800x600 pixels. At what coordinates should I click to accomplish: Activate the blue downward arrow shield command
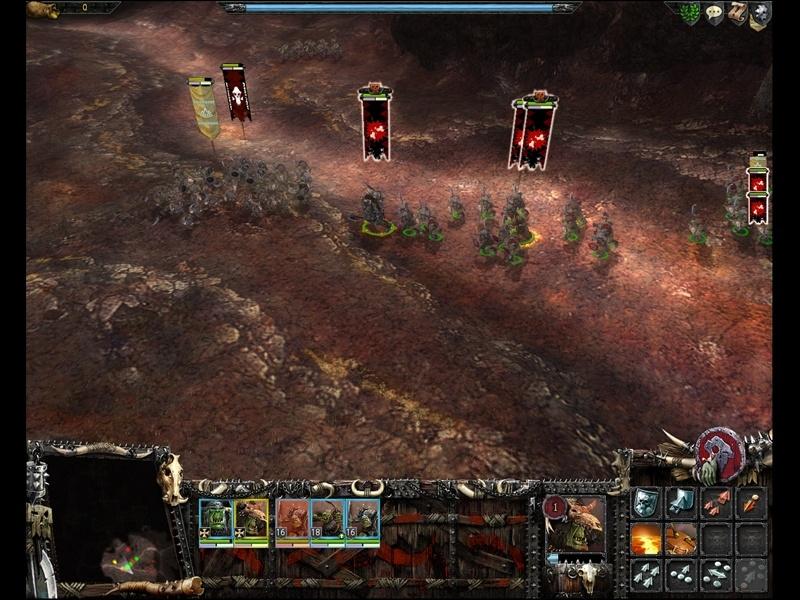pos(681,503)
